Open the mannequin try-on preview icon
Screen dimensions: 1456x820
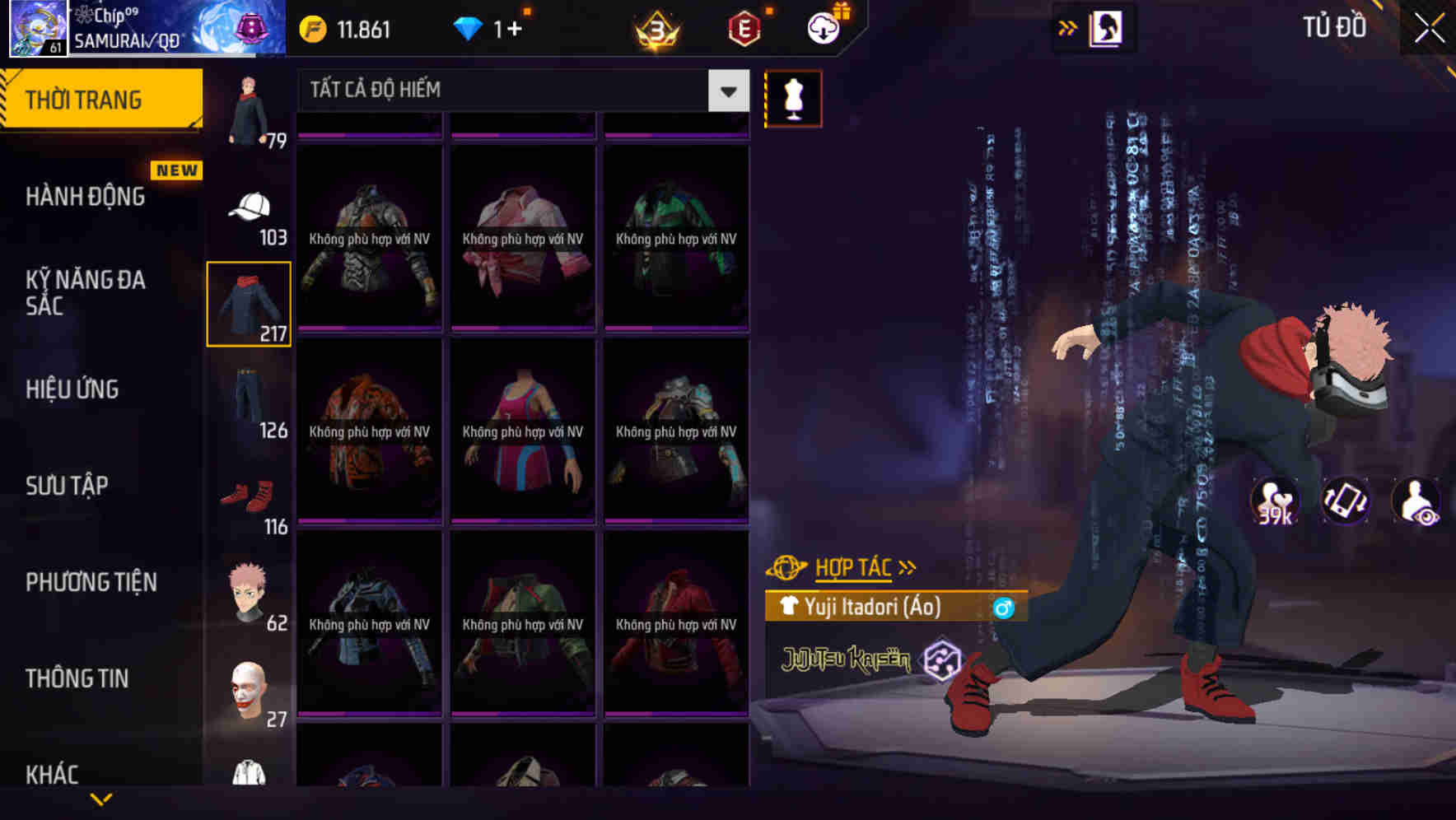793,98
